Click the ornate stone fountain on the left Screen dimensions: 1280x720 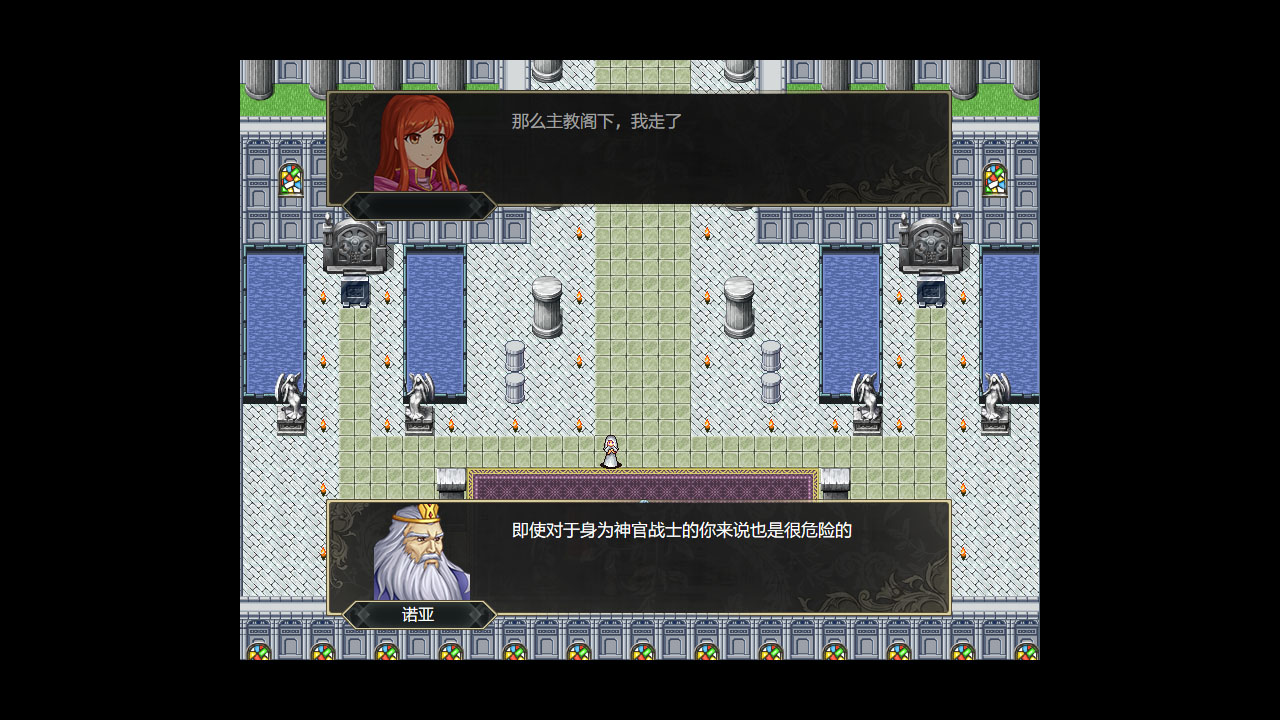click(x=355, y=245)
